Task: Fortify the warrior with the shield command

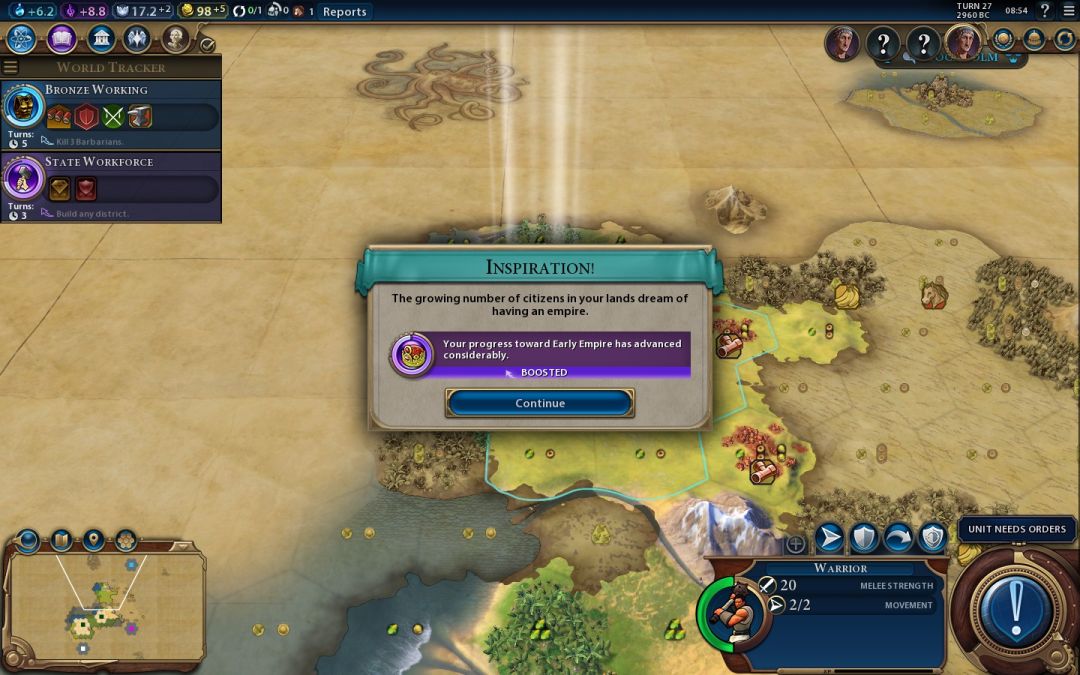Action: pyautogui.click(x=864, y=538)
